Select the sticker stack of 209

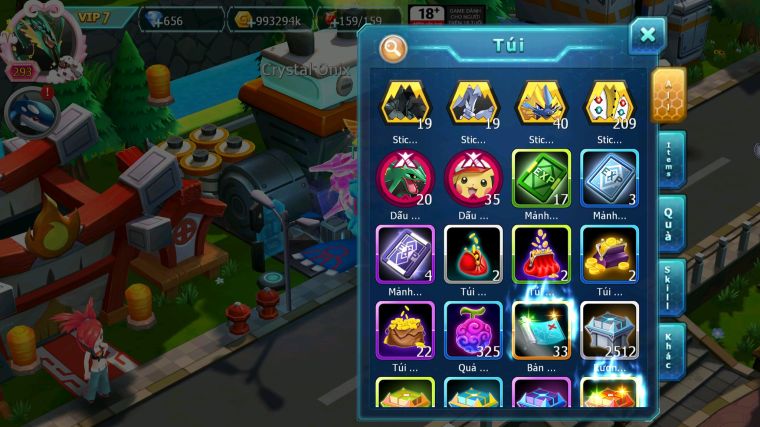click(610, 102)
